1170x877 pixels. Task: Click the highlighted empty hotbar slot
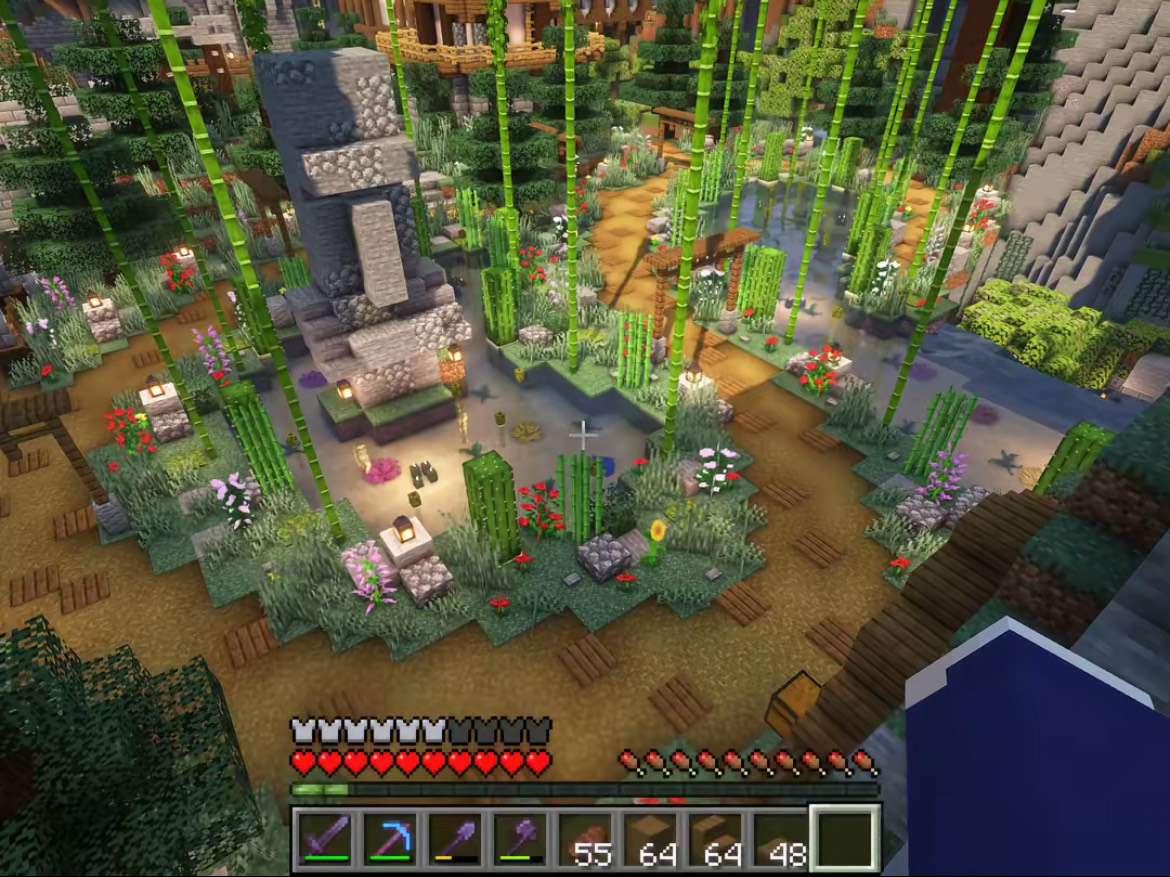click(844, 837)
